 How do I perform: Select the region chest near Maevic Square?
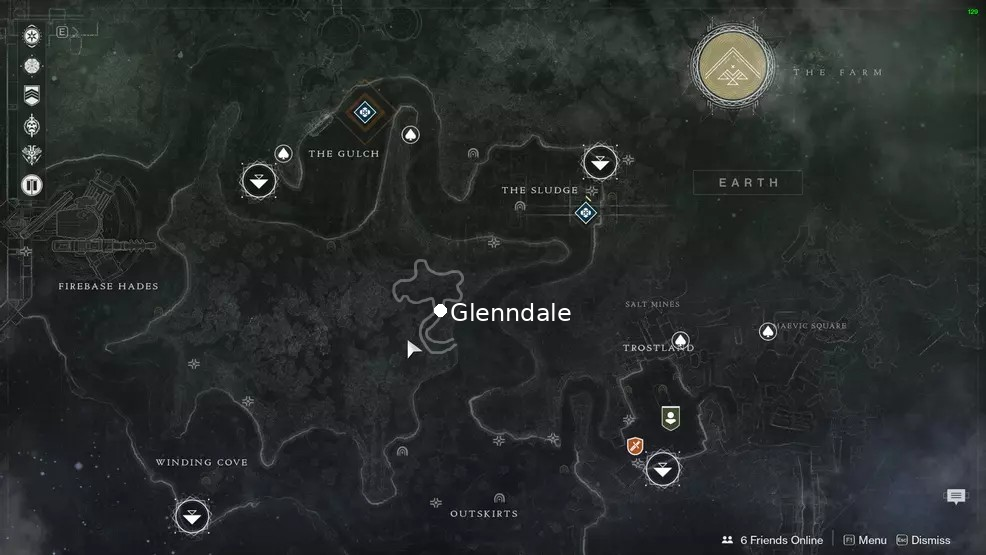tap(768, 331)
